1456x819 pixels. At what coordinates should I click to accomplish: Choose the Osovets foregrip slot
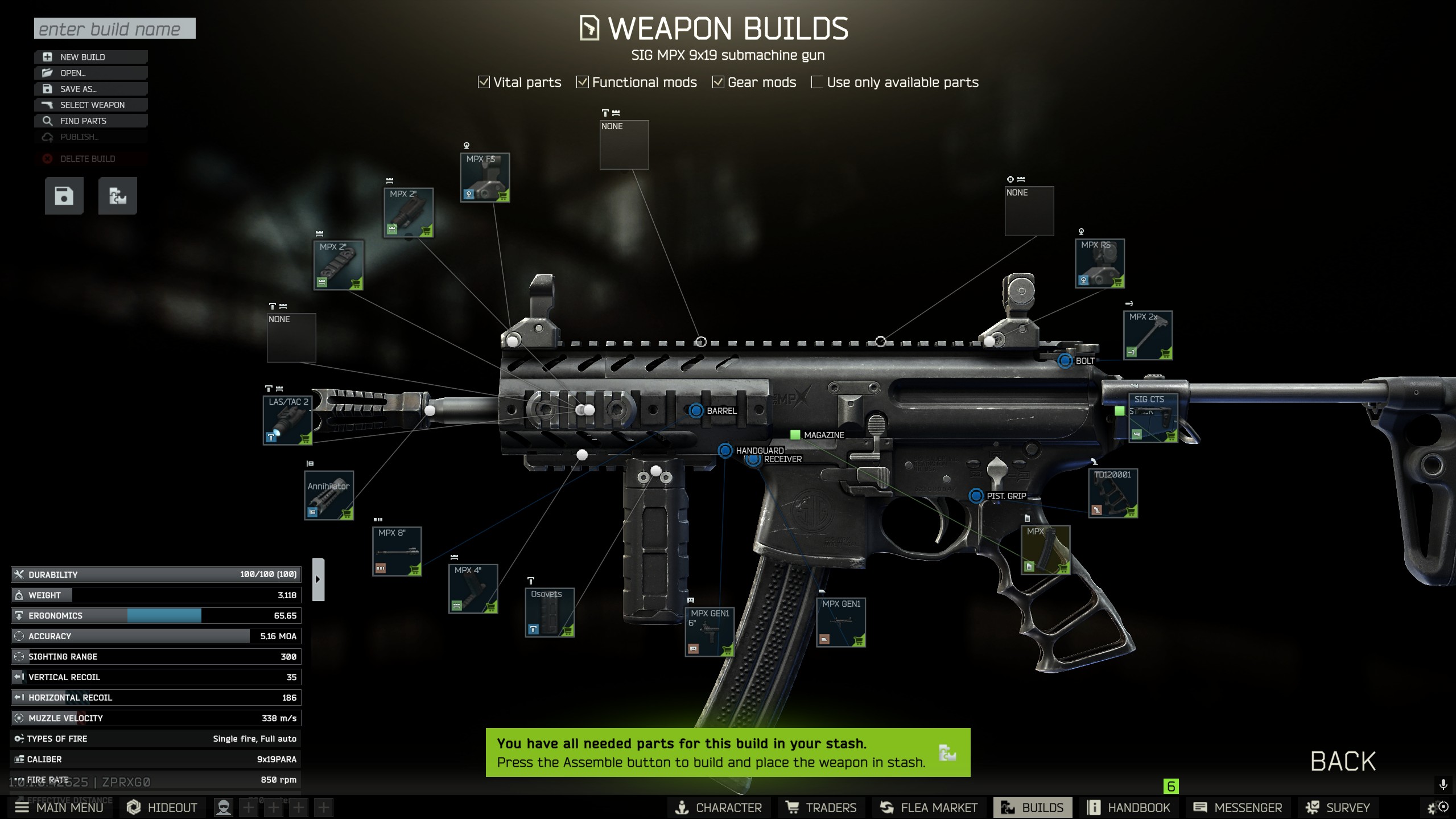point(549,612)
